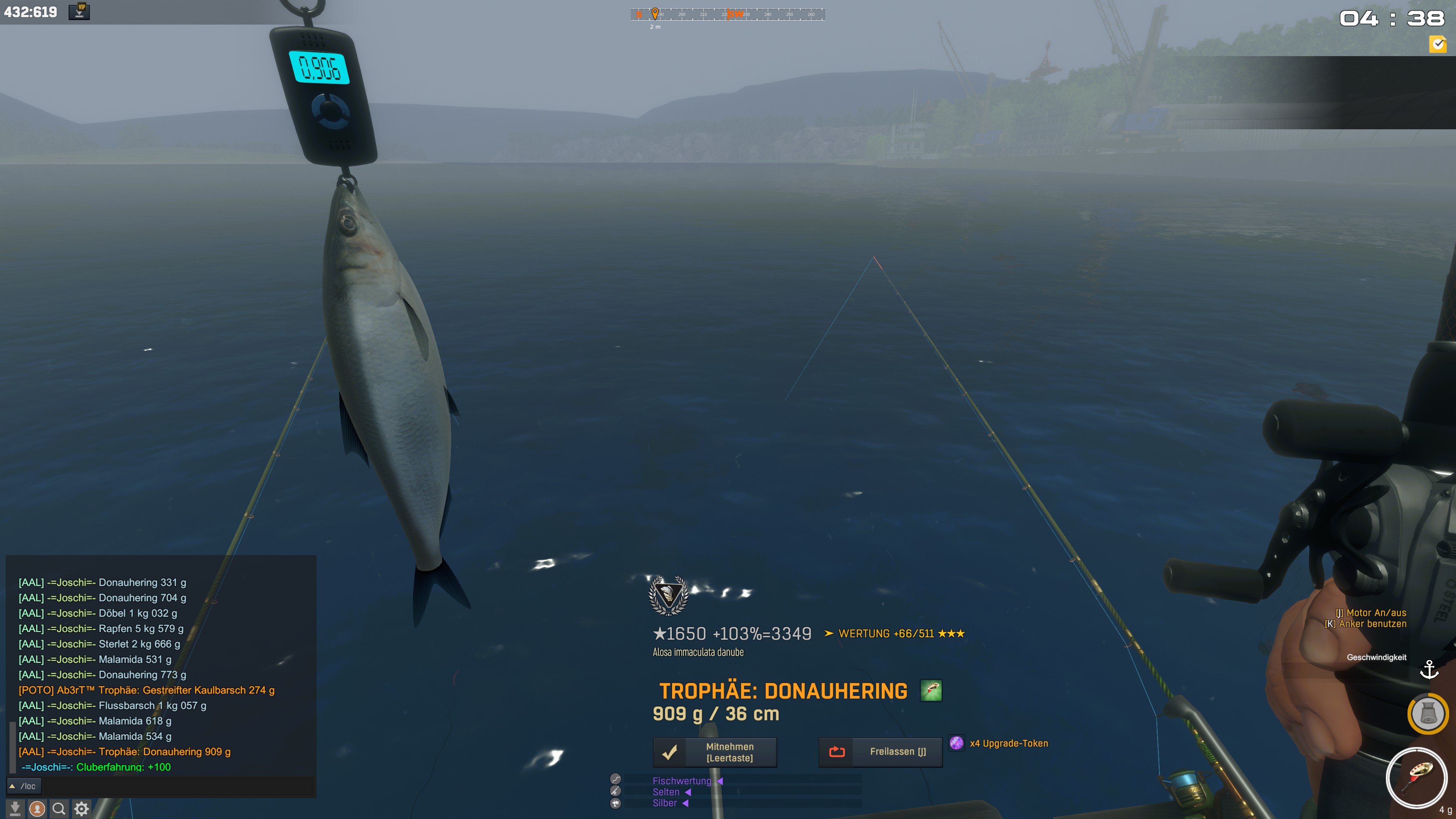The image size is (1456, 819).
Task: Keep the fish with the Mitnehmen button
Action: [715, 752]
